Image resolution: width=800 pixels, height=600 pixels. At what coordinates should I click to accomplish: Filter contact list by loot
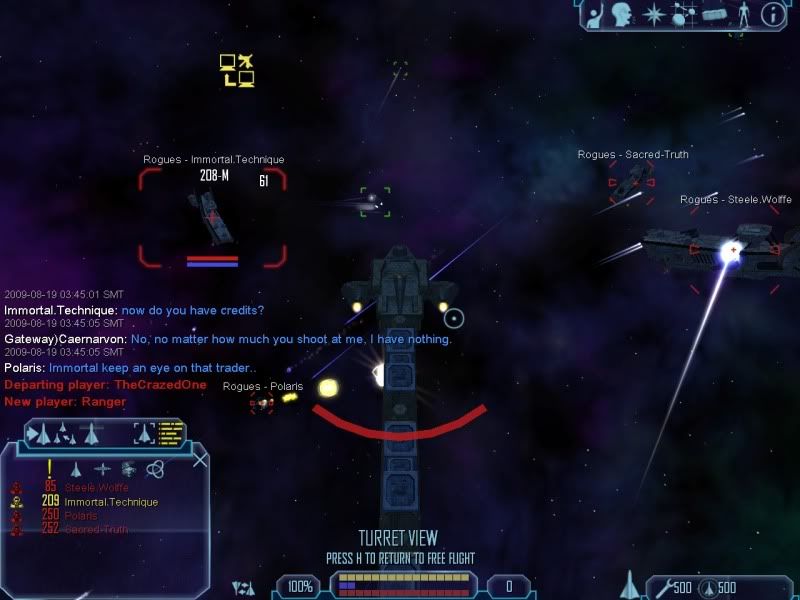click(x=128, y=469)
